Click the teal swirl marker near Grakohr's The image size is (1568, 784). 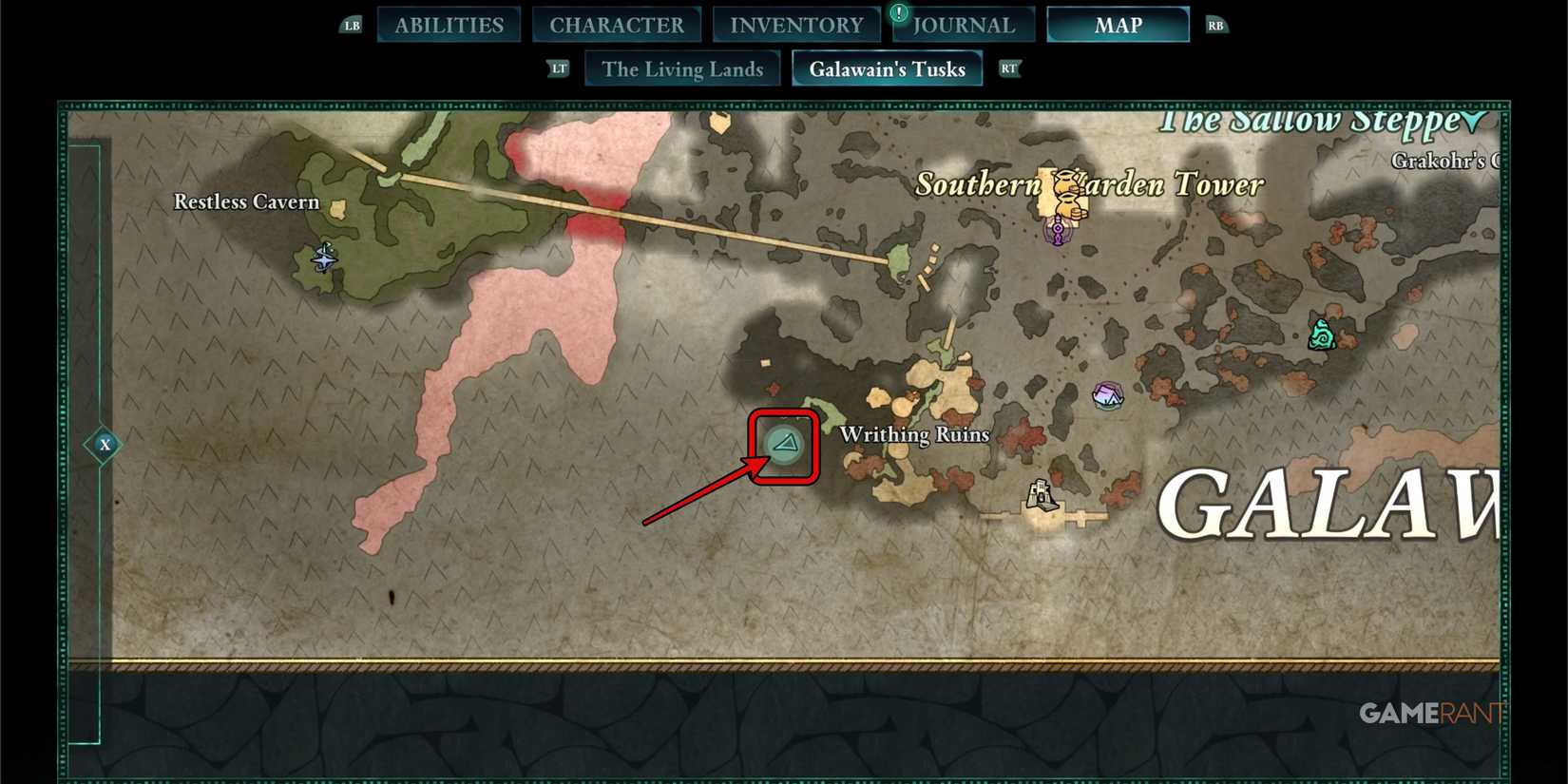point(1322,335)
